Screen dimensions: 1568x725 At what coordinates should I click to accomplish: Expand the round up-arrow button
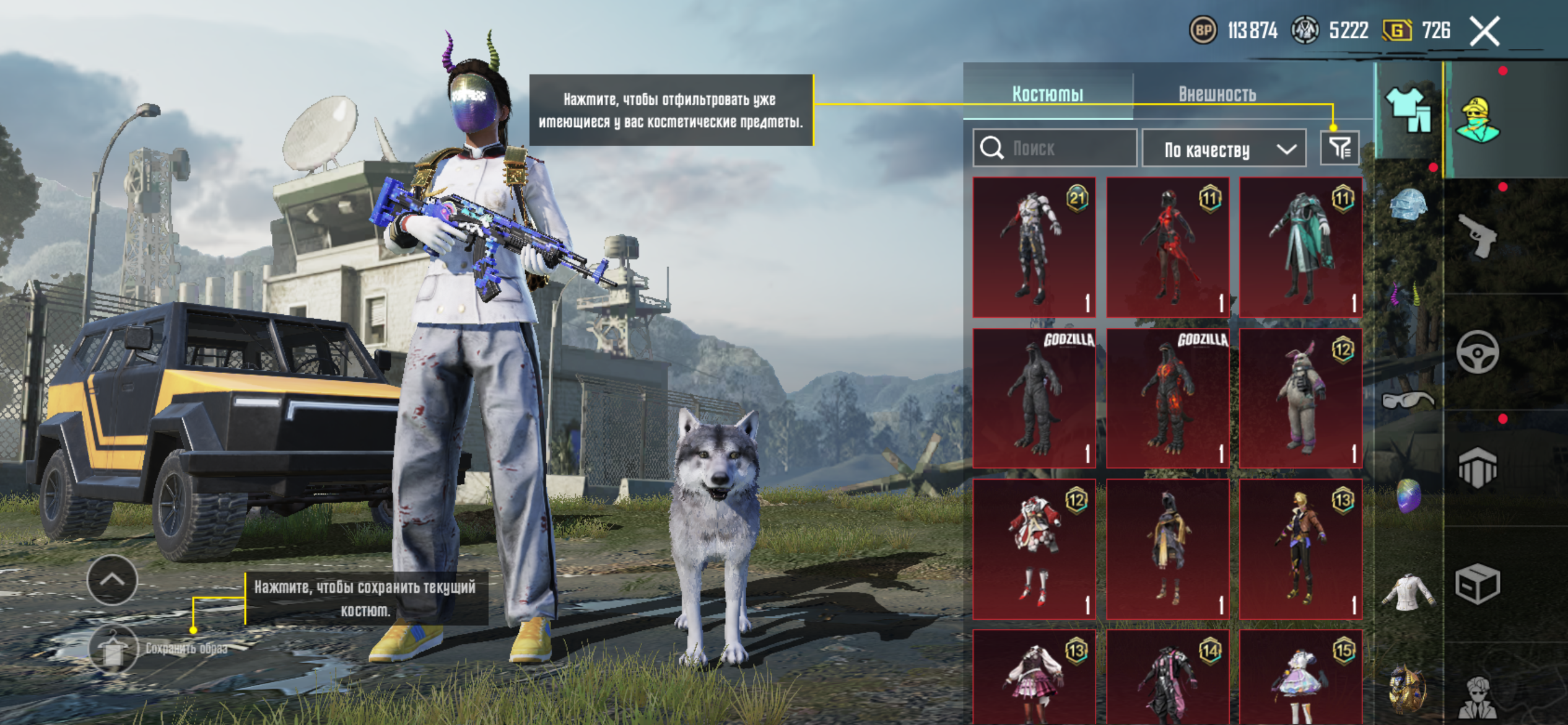pyautogui.click(x=112, y=580)
